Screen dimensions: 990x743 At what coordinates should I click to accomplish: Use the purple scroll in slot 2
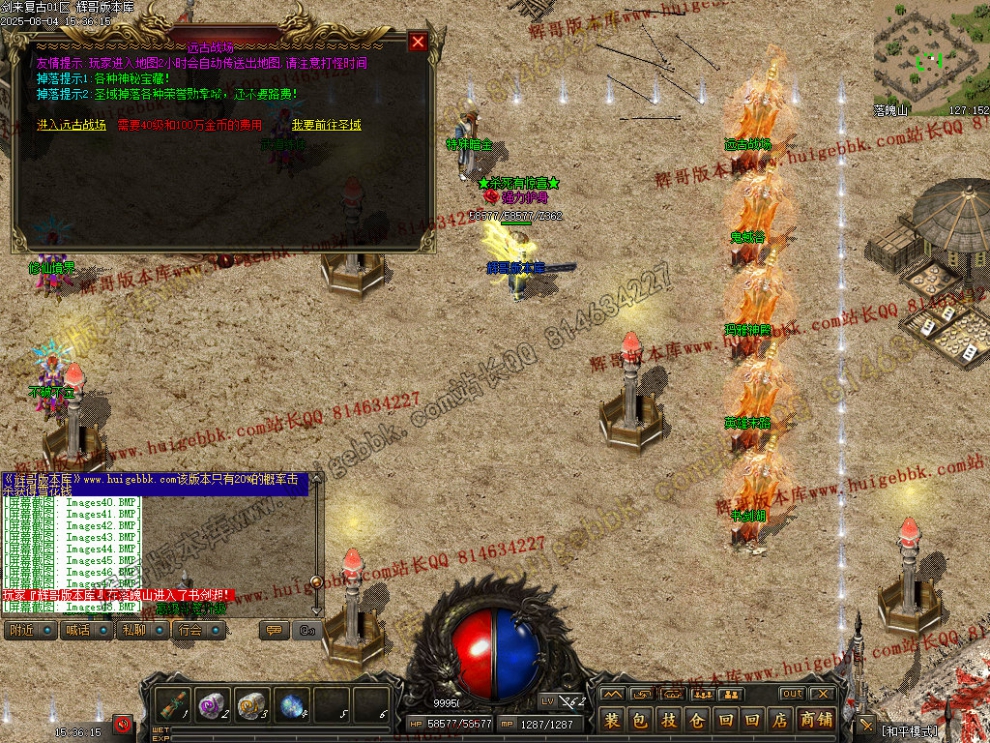(212, 705)
